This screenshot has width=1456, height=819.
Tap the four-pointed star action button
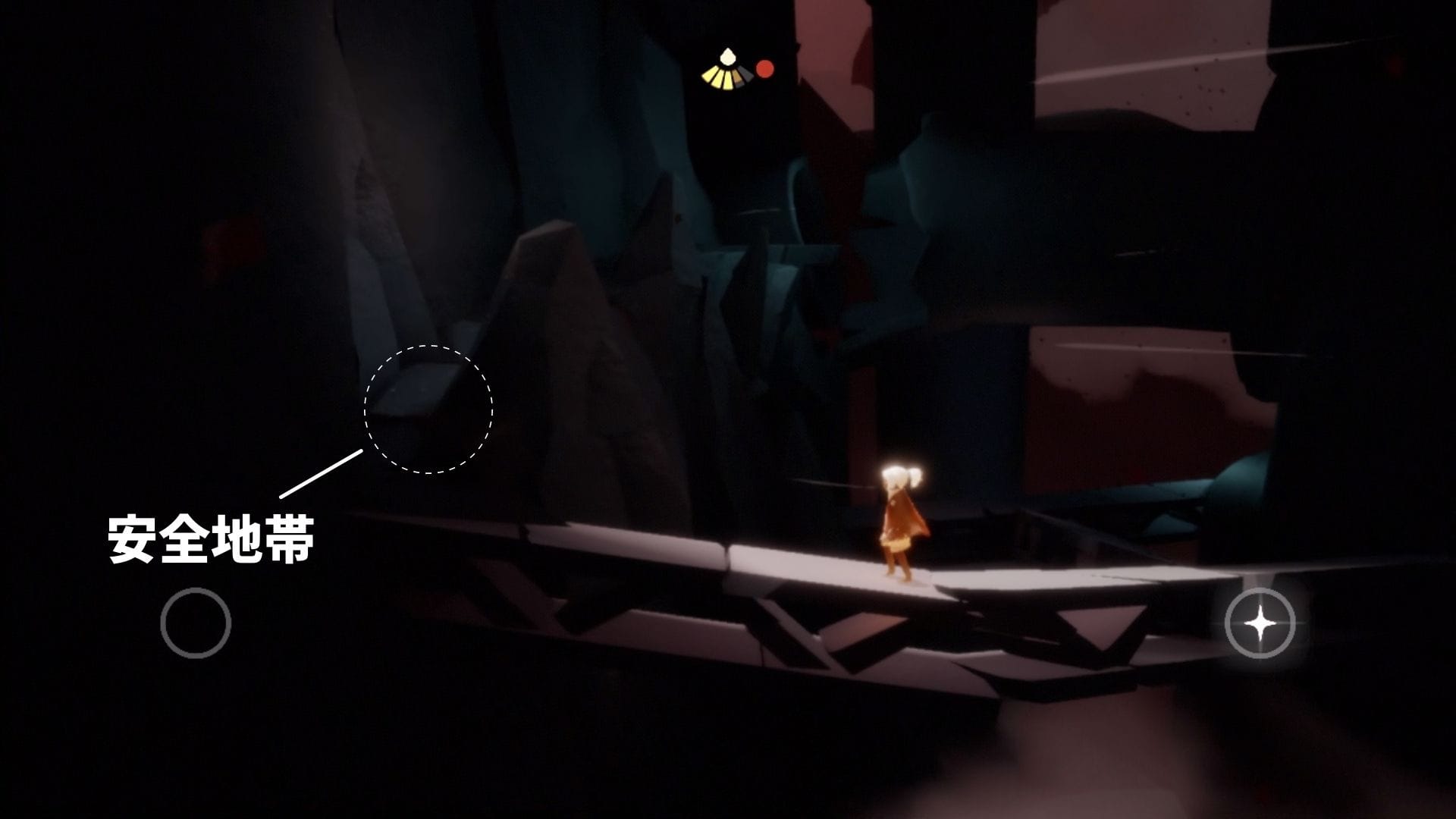click(1260, 623)
